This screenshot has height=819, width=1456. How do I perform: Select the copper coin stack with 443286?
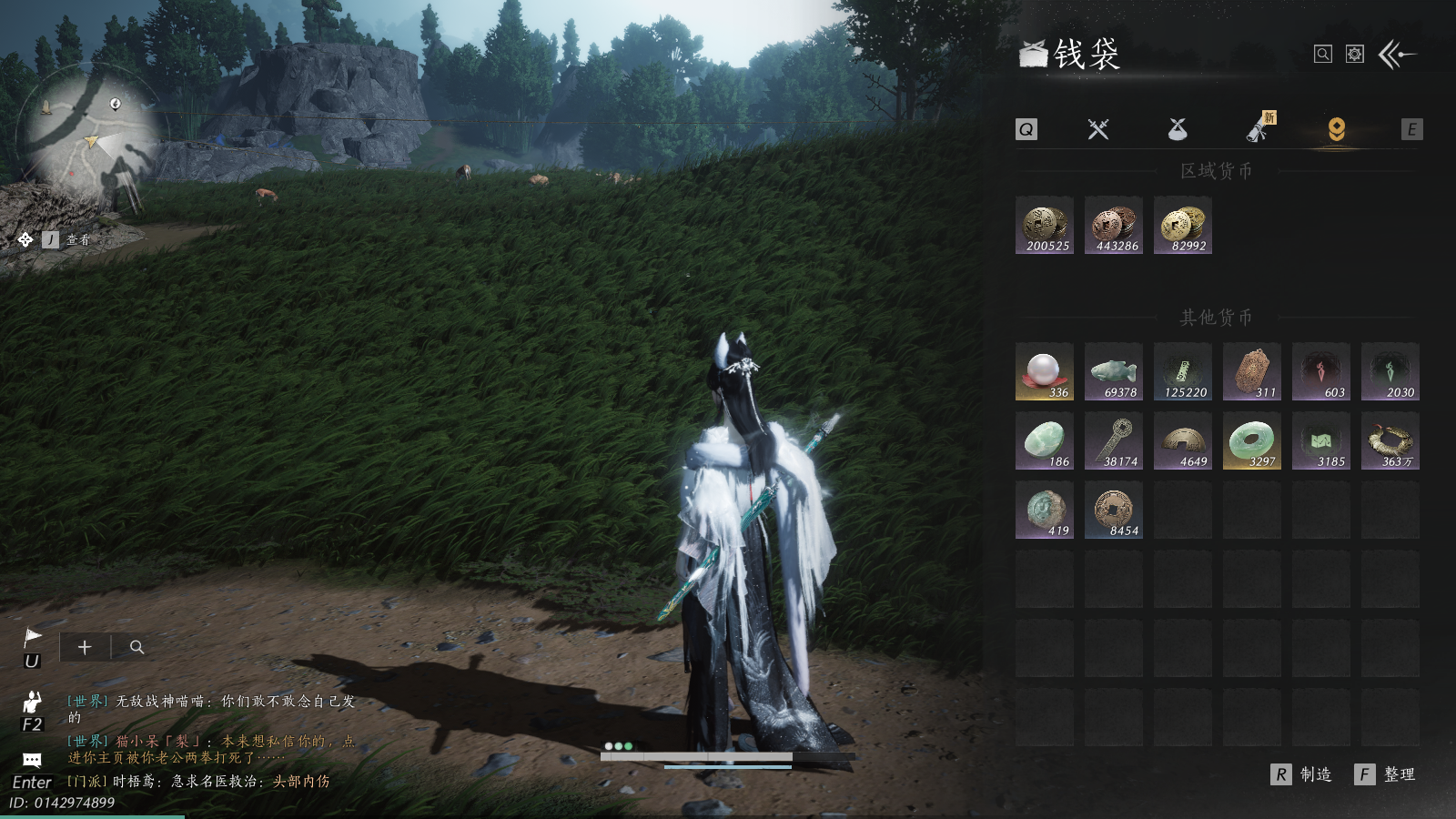1114,226
